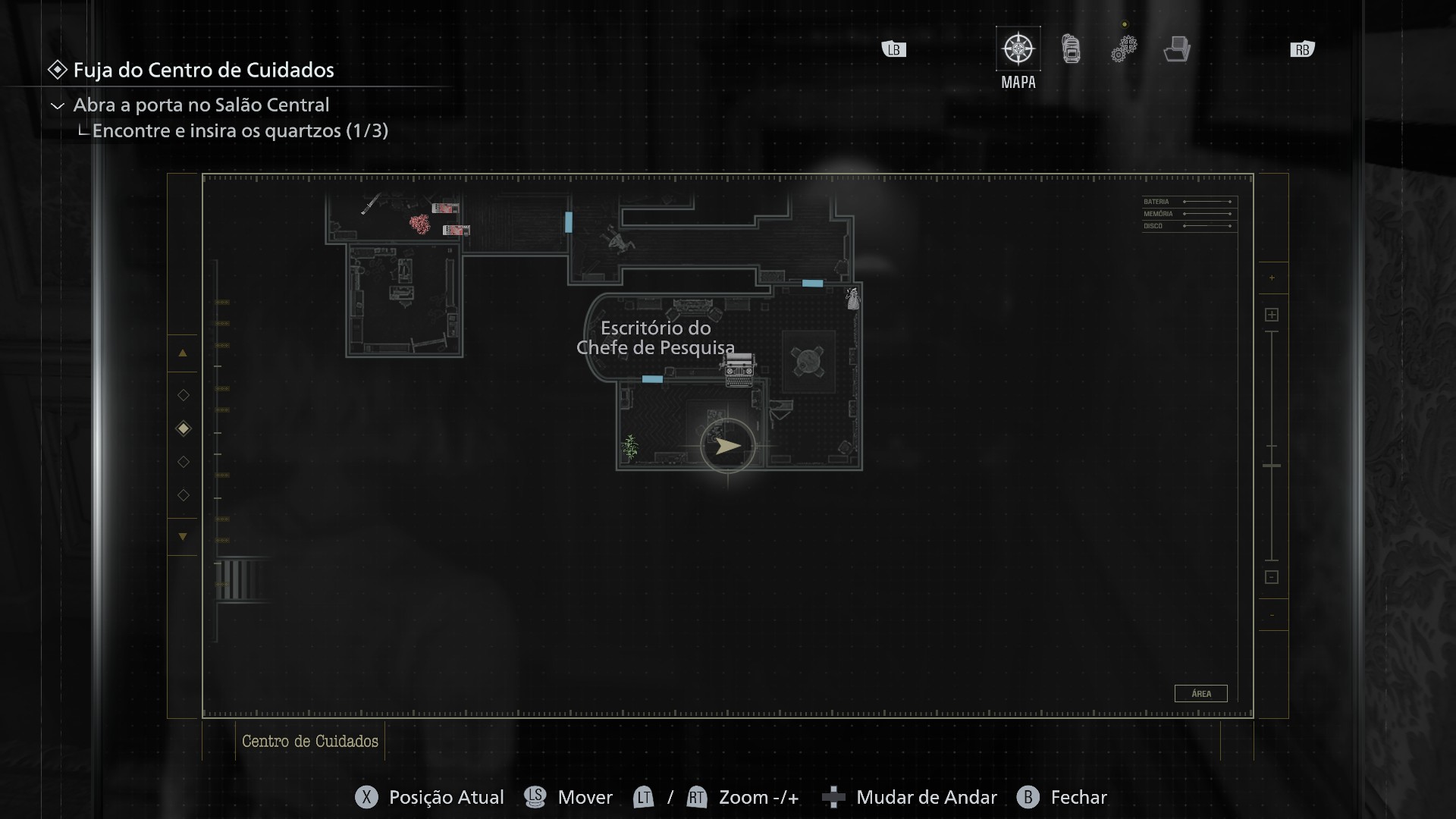Image resolution: width=1456 pixels, height=819 pixels.
Task: Zoom out with the minus button
Action: [x=1272, y=577]
